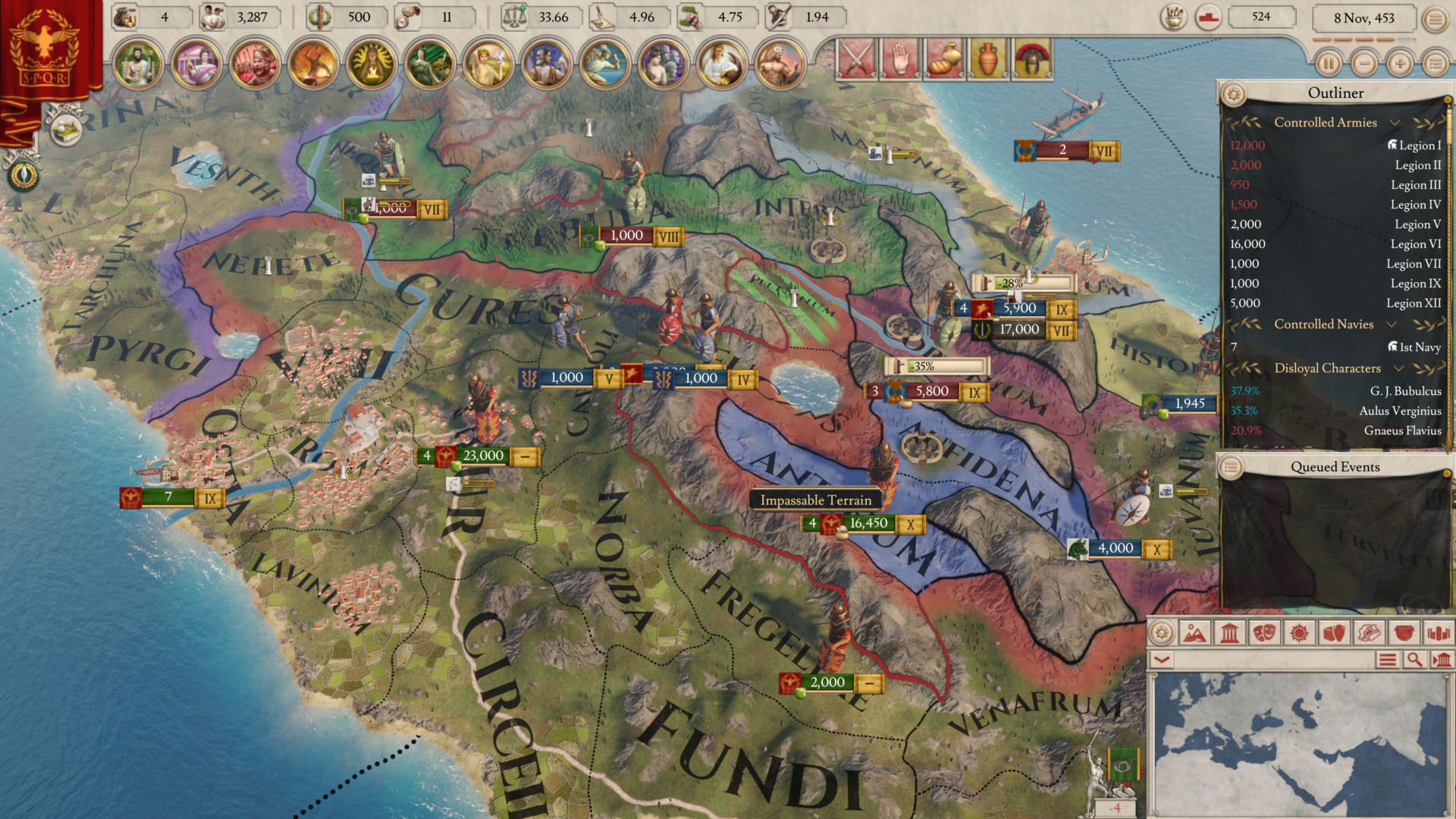Image resolution: width=1456 pixels, height=819 pixels.
Task: Open the Outliner settings gear
Action: click(1235, 93)
